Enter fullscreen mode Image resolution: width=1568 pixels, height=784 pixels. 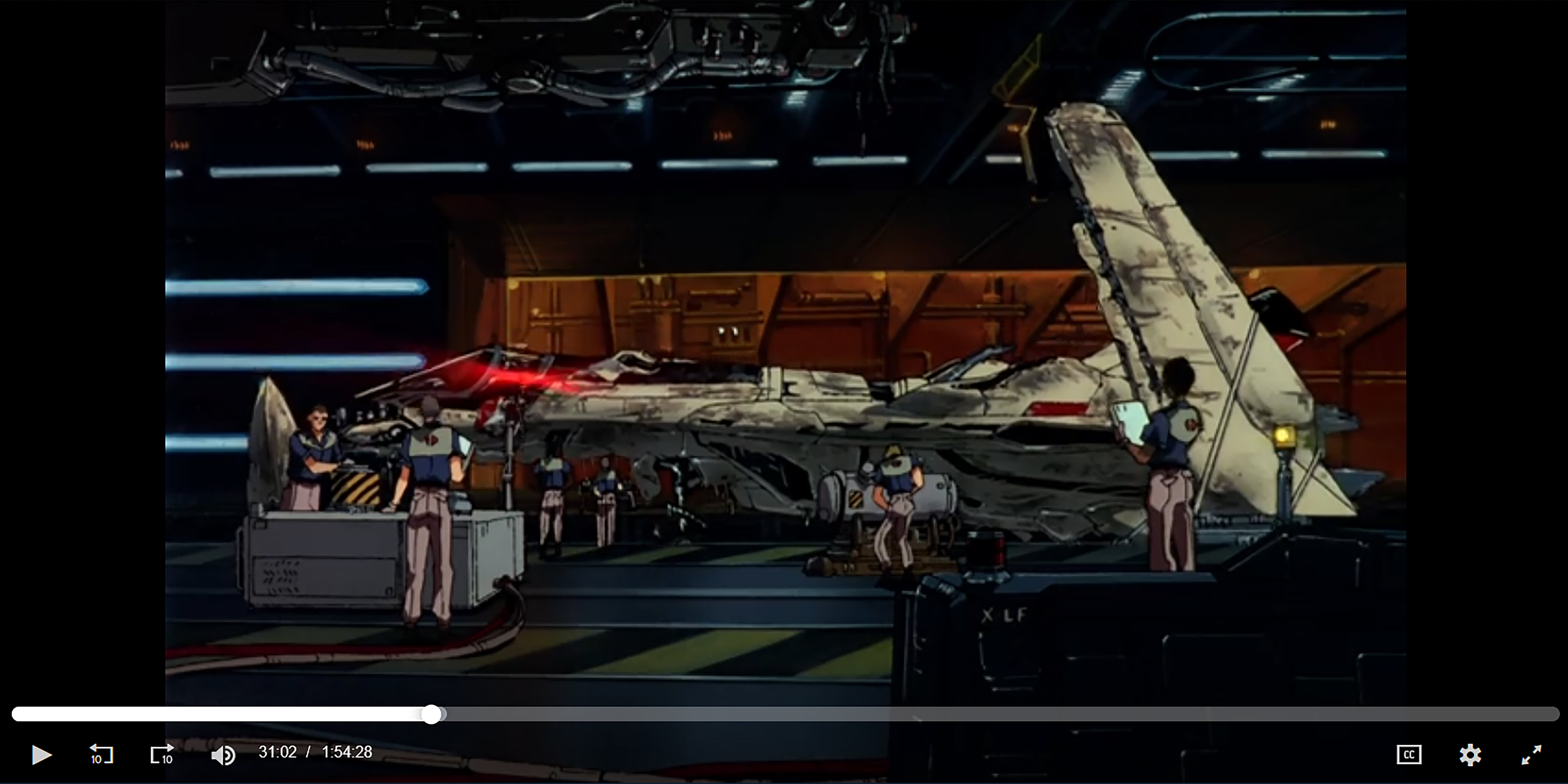(1531, 755)
